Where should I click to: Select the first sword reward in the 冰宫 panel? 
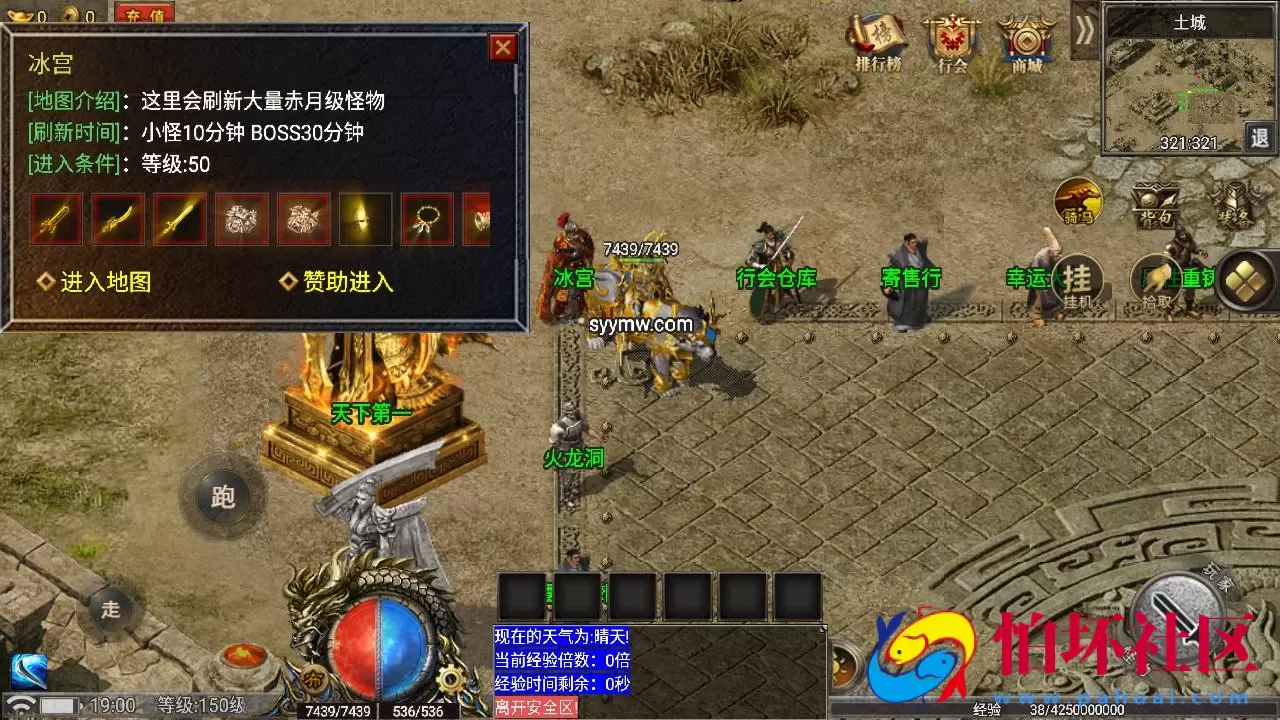point(56,219)
